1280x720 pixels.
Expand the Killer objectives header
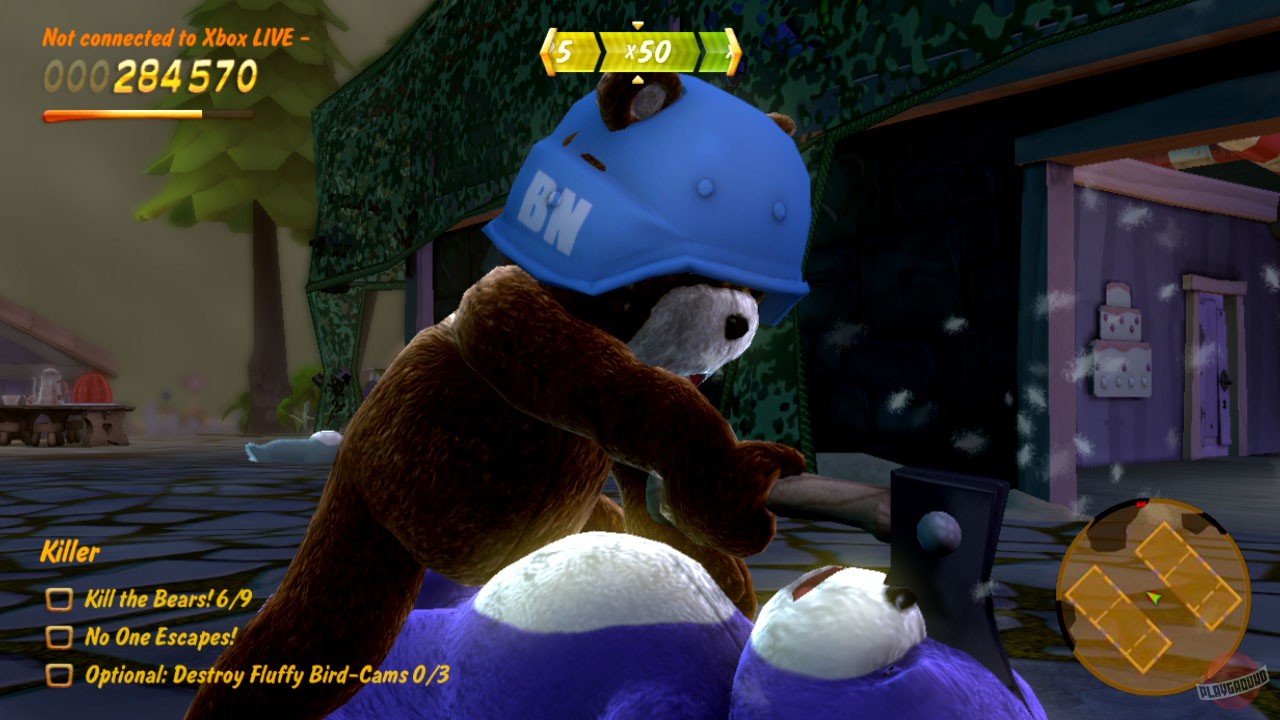[x=70, y=552]
